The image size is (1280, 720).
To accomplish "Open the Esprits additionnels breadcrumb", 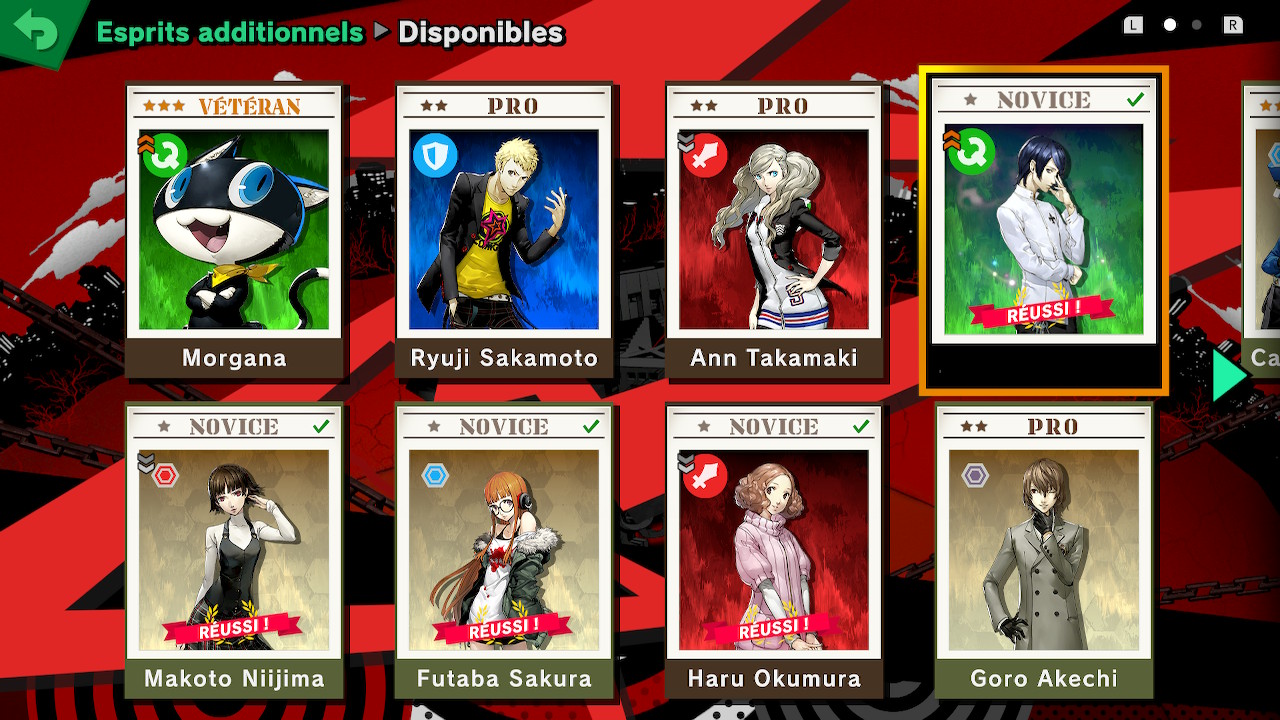I will (230, 33).
